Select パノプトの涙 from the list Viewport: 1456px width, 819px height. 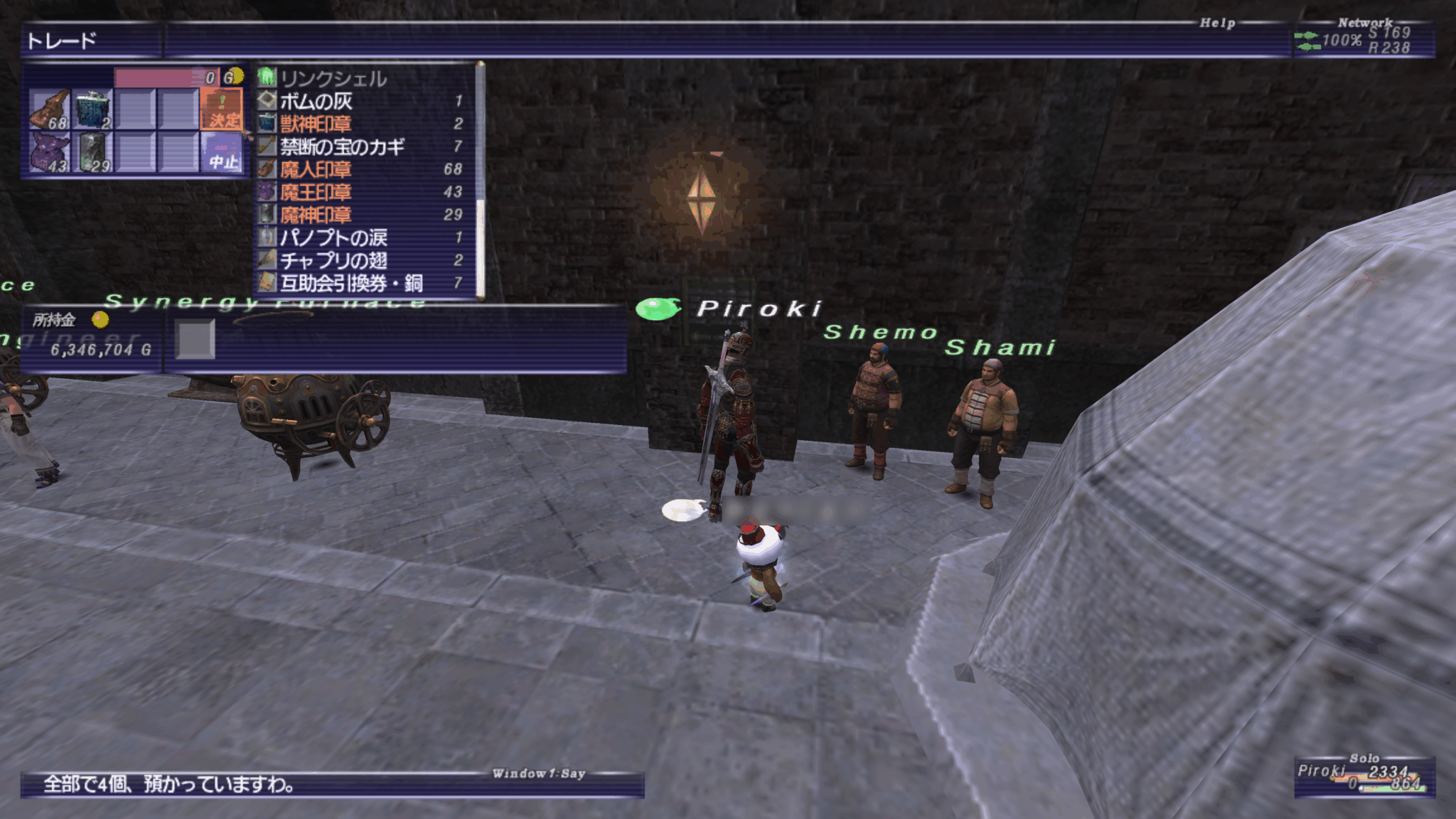tap(333, 237)
